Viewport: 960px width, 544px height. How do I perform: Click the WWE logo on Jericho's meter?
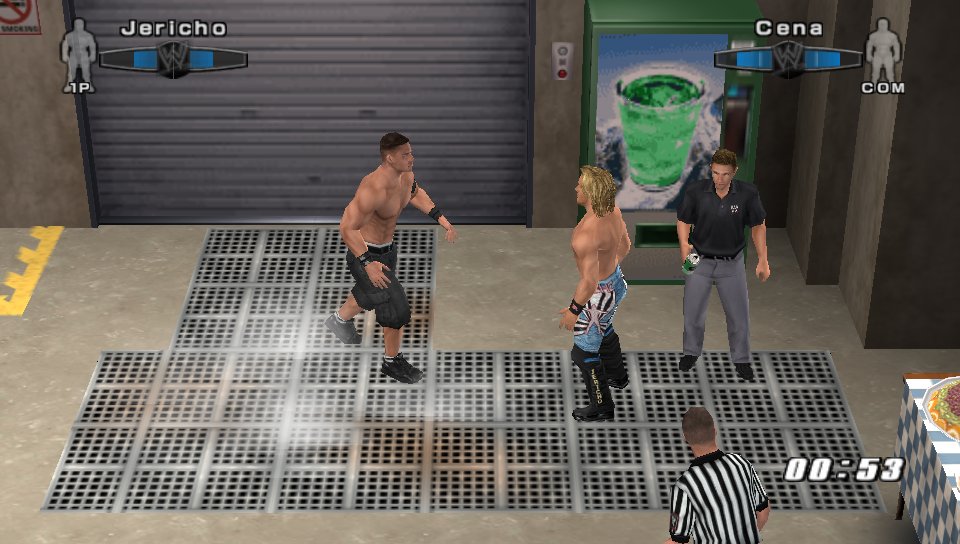coord(172,58)
